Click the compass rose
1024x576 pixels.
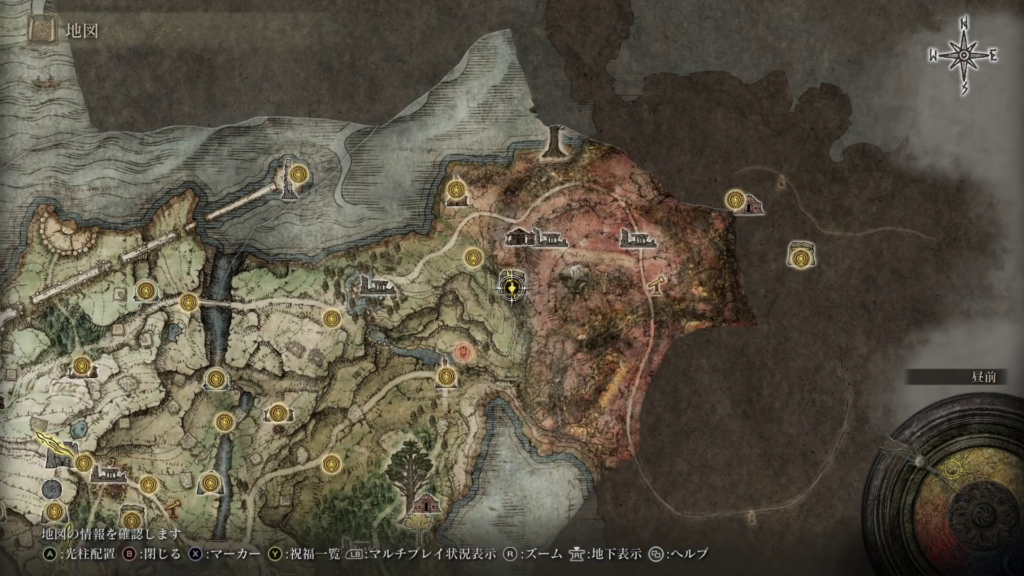point(964,56)
